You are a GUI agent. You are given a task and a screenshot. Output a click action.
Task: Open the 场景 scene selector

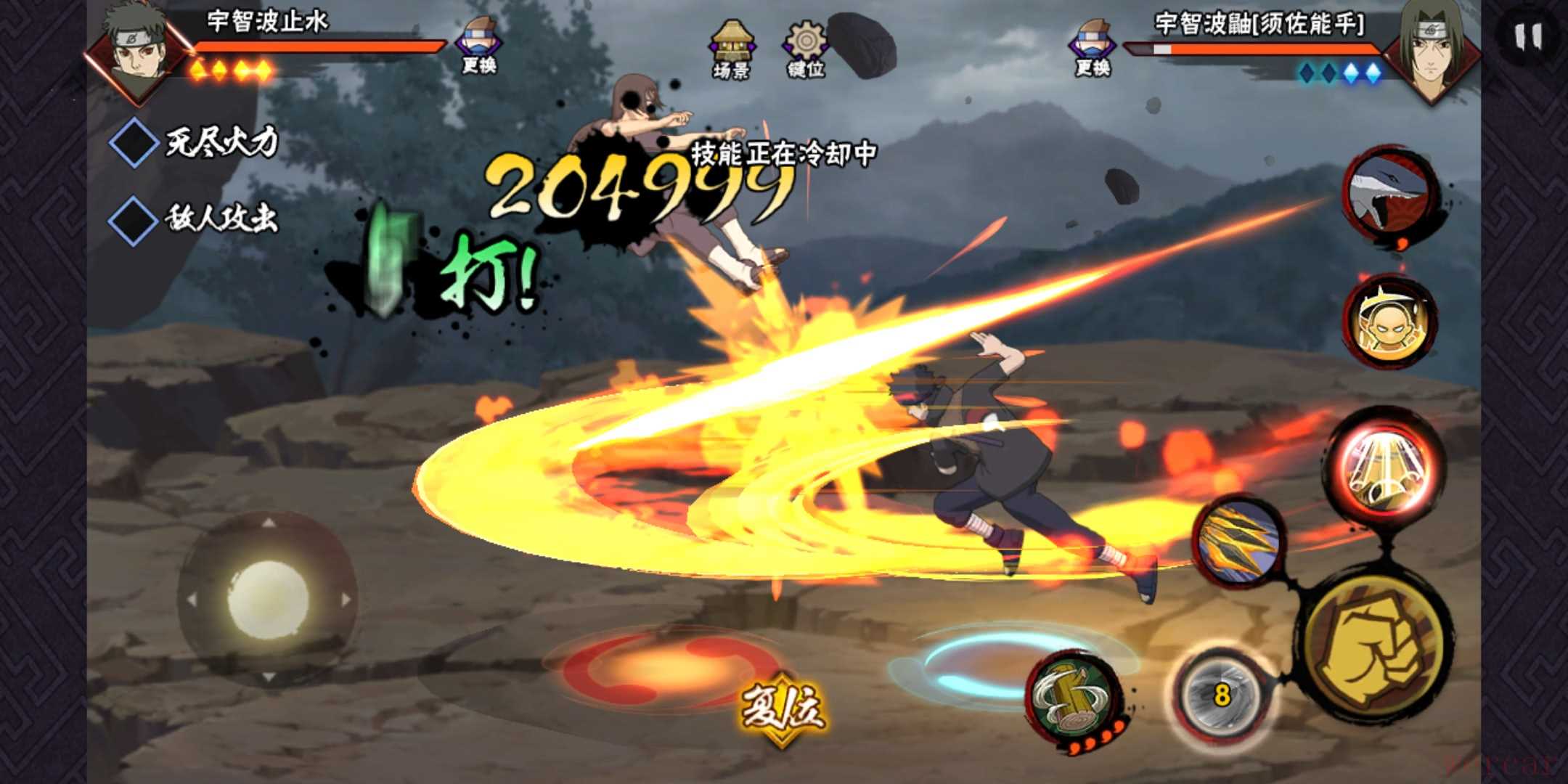tap(731, 49)
